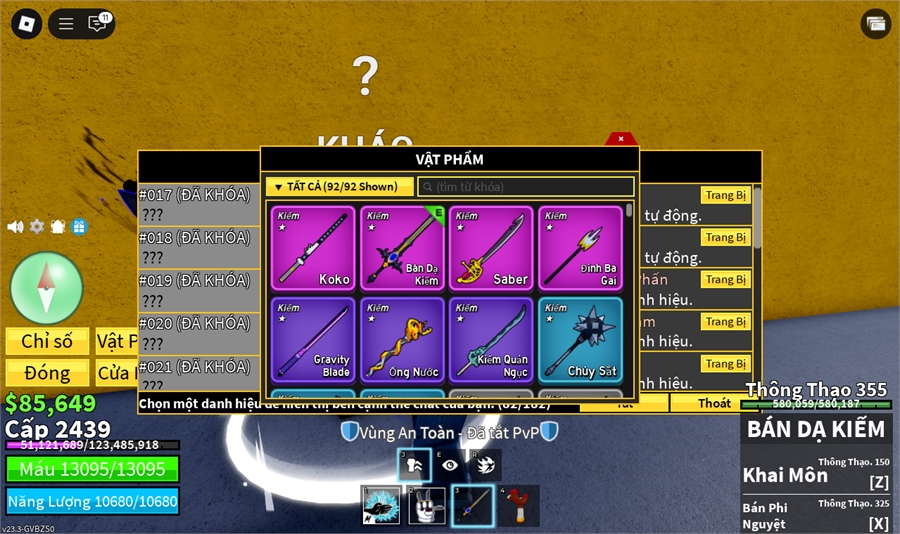Viewport: 900px width, 534px height.
Task: Select the Đinh Ba Gai trident
Action: (580, 248)
